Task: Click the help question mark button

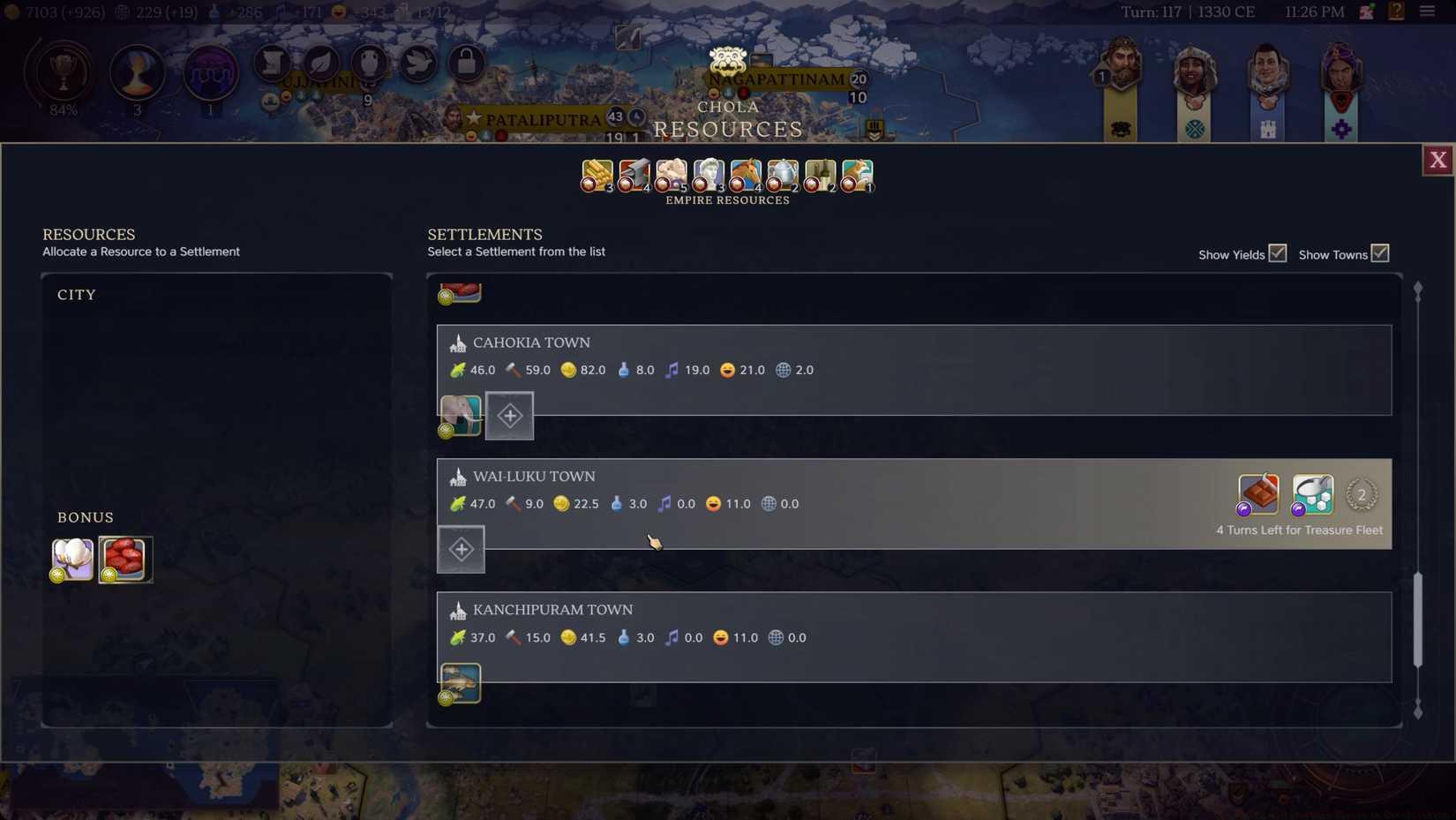Action: click(x=1395, y=12)
